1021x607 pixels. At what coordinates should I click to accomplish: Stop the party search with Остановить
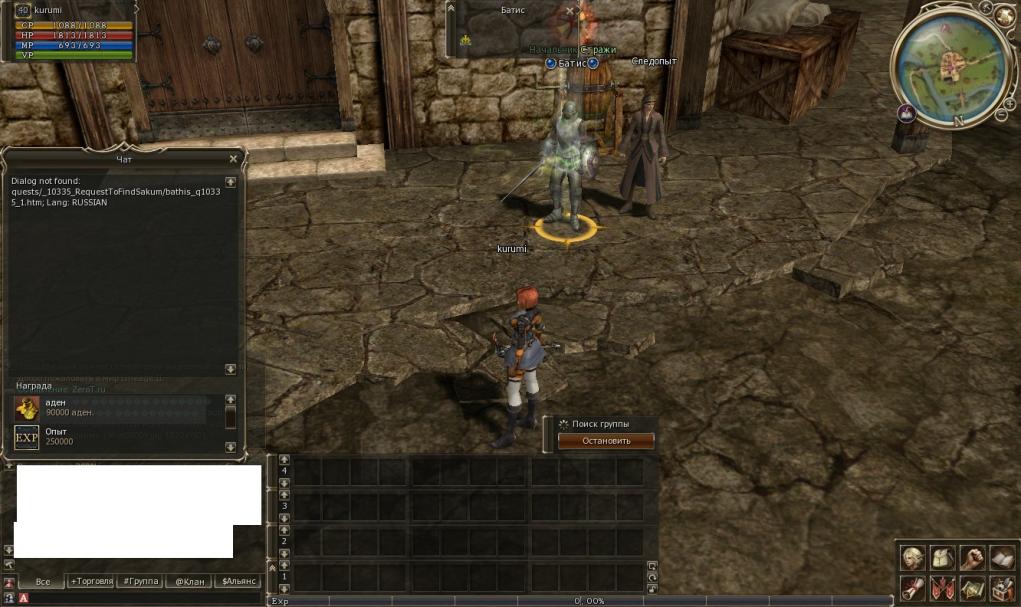[606, 441]
